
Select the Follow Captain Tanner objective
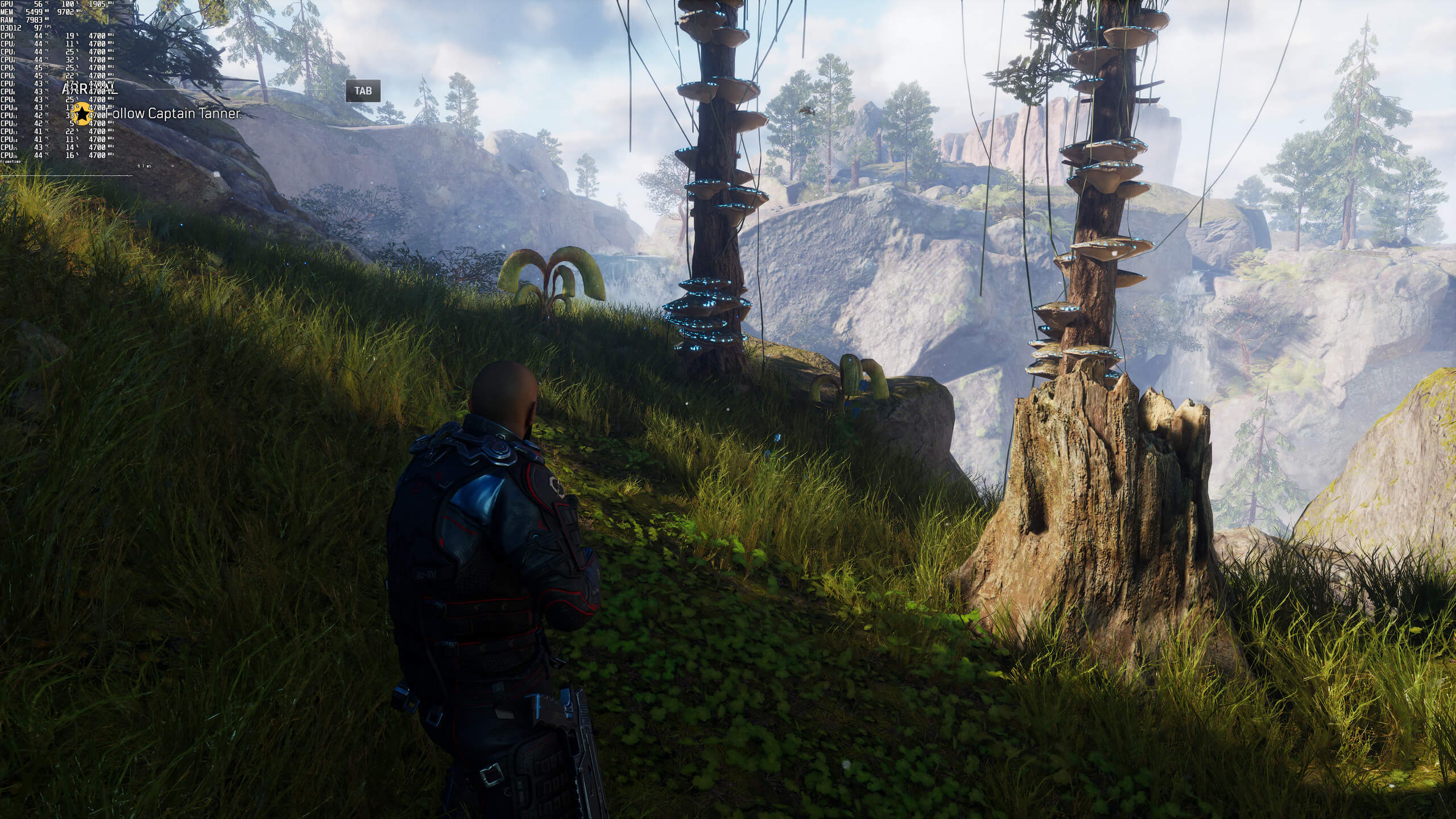[x=173, y=114]
